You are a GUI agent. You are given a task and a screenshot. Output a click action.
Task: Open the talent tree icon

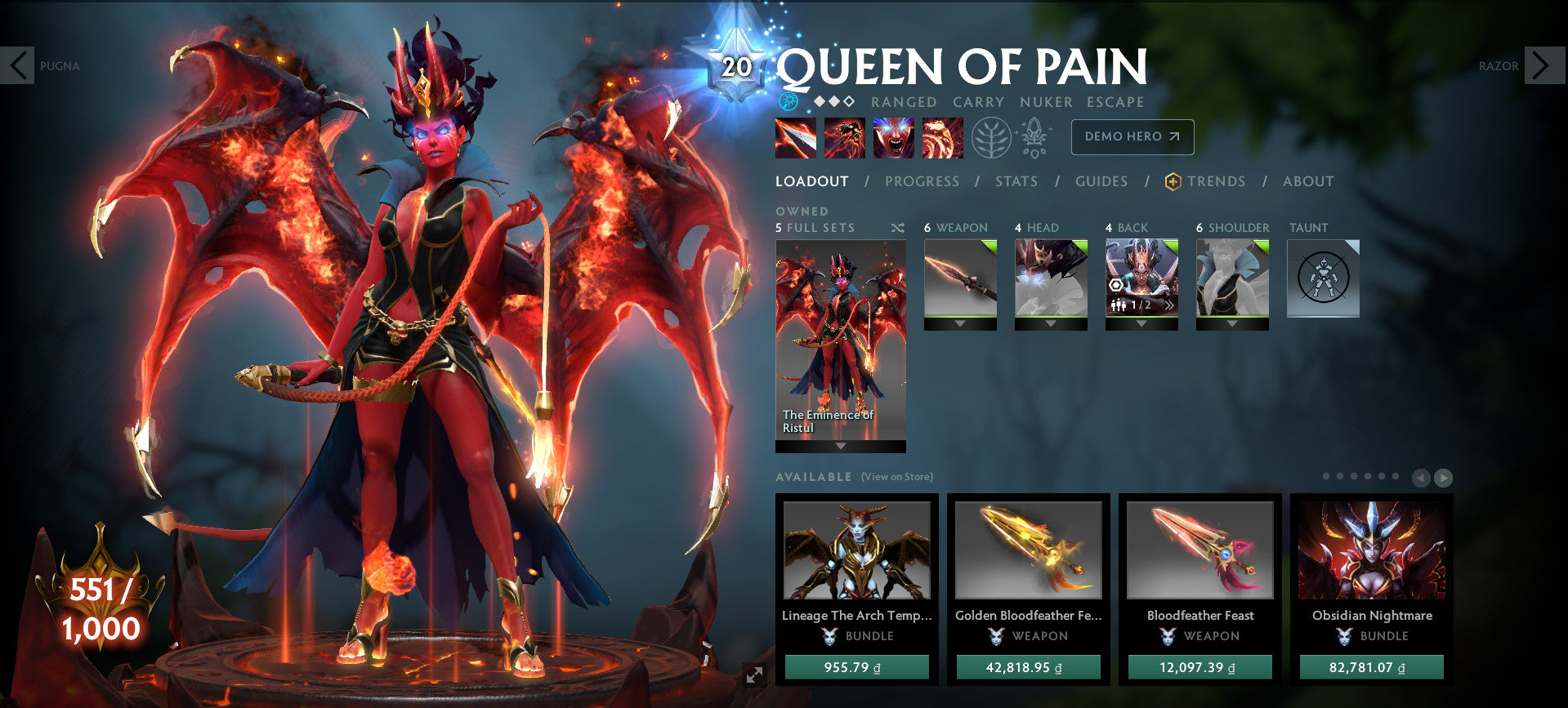[x=991, y=137]
